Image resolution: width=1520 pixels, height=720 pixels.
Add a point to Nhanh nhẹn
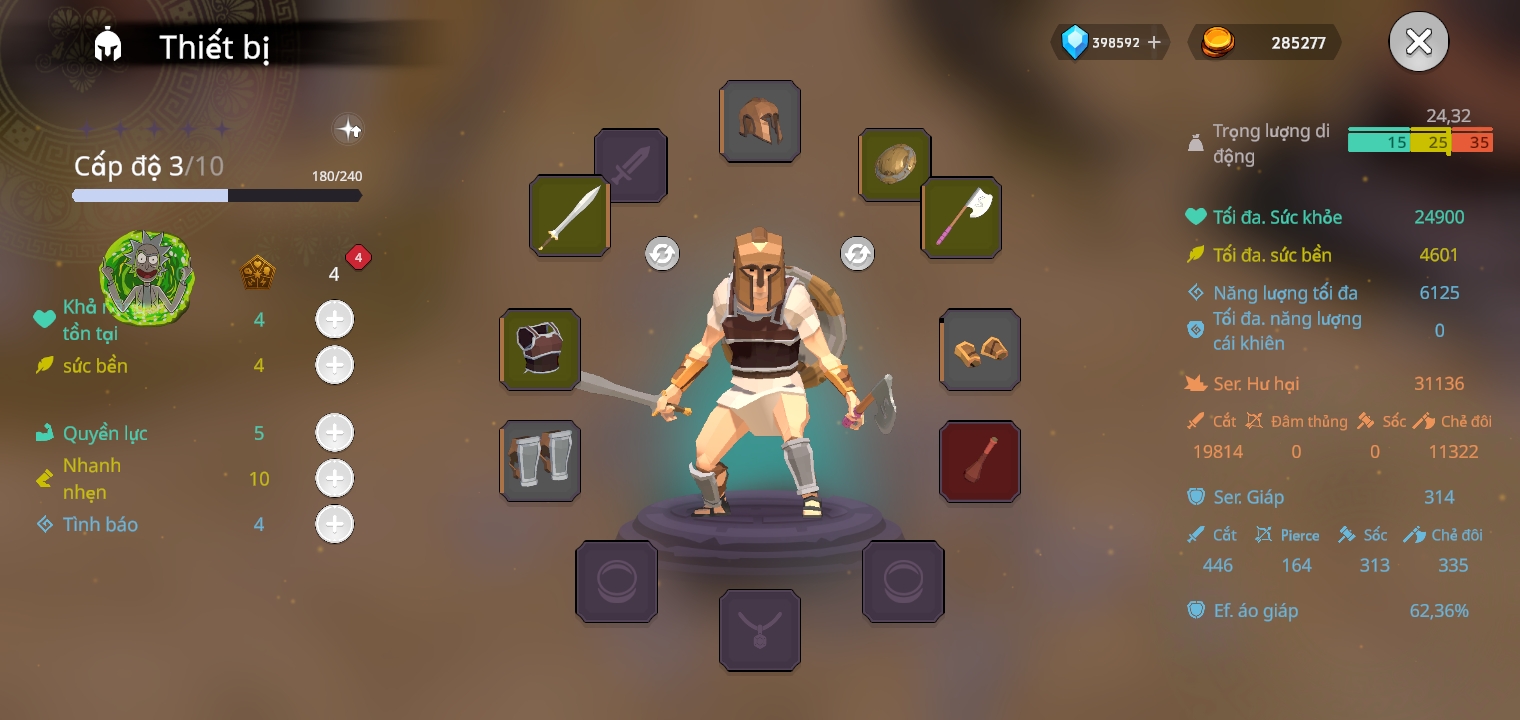[334, 479]
